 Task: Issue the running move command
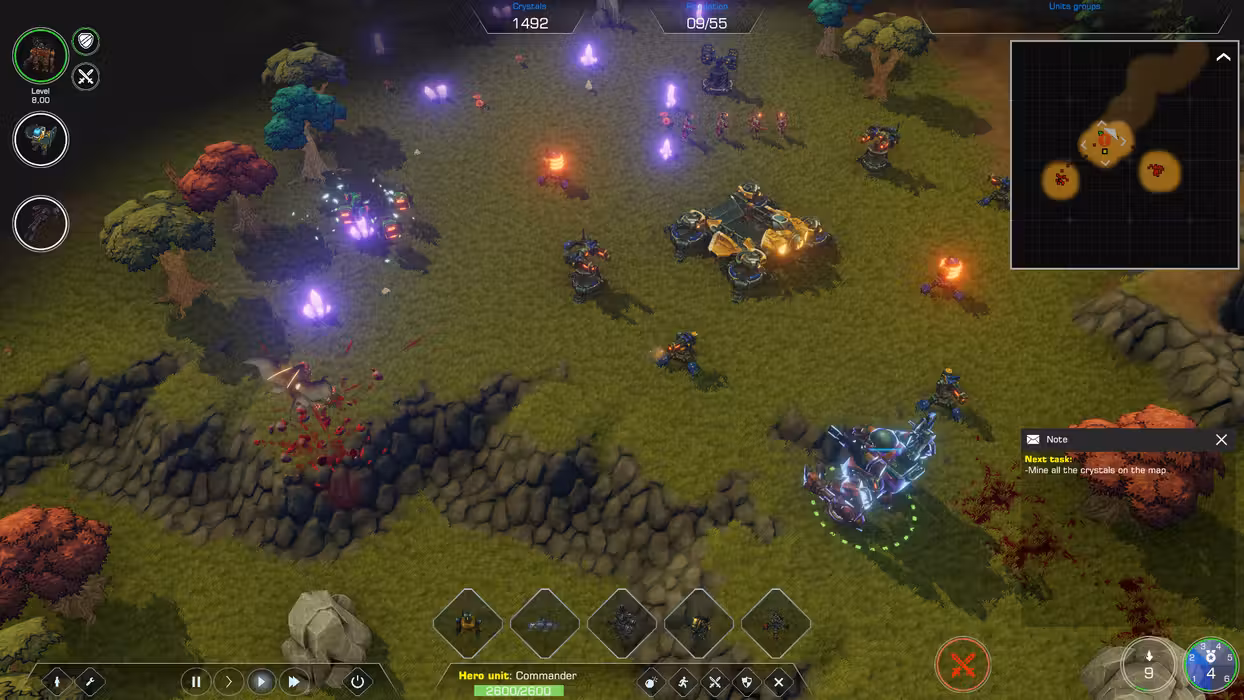(683, 683)
